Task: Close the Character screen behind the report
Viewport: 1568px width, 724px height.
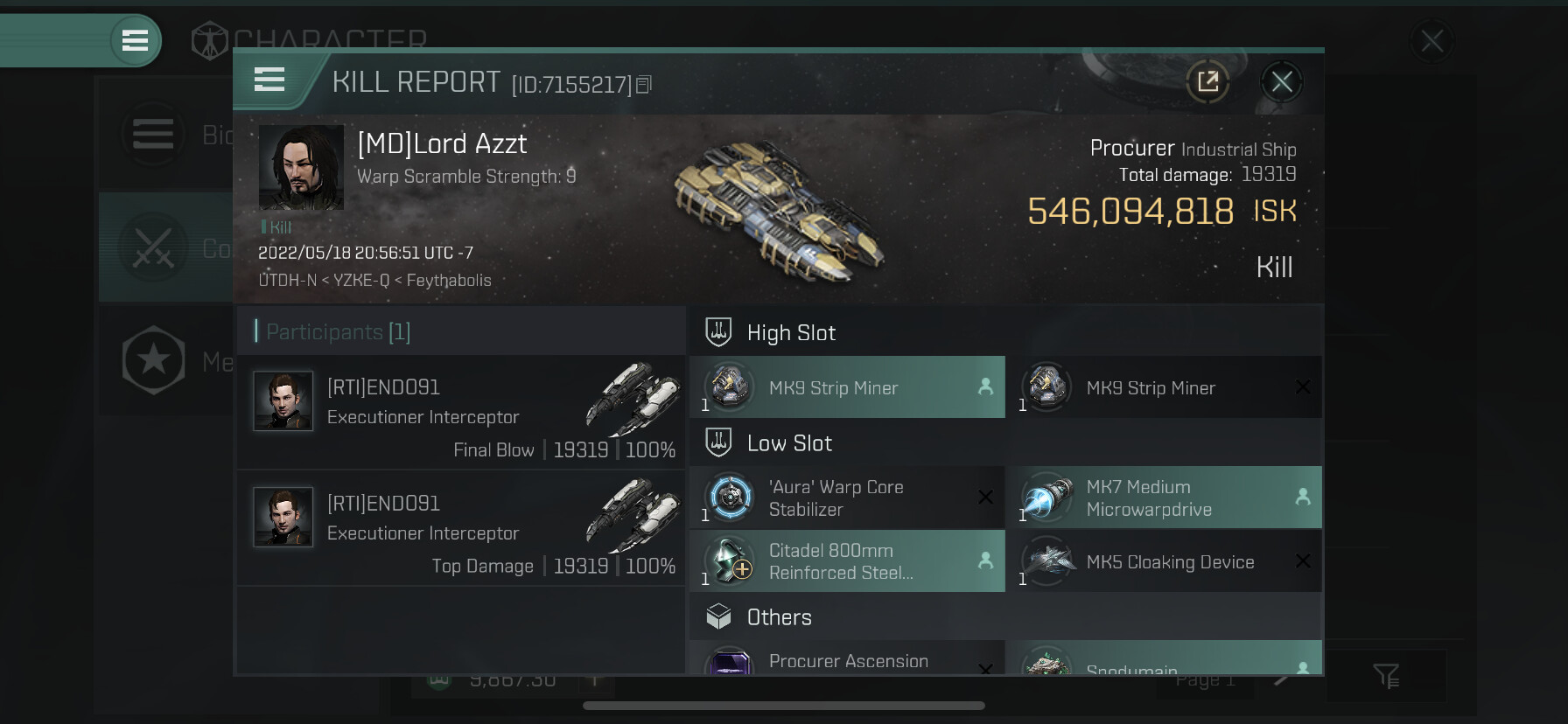Action: click(x=1431, y=41)
